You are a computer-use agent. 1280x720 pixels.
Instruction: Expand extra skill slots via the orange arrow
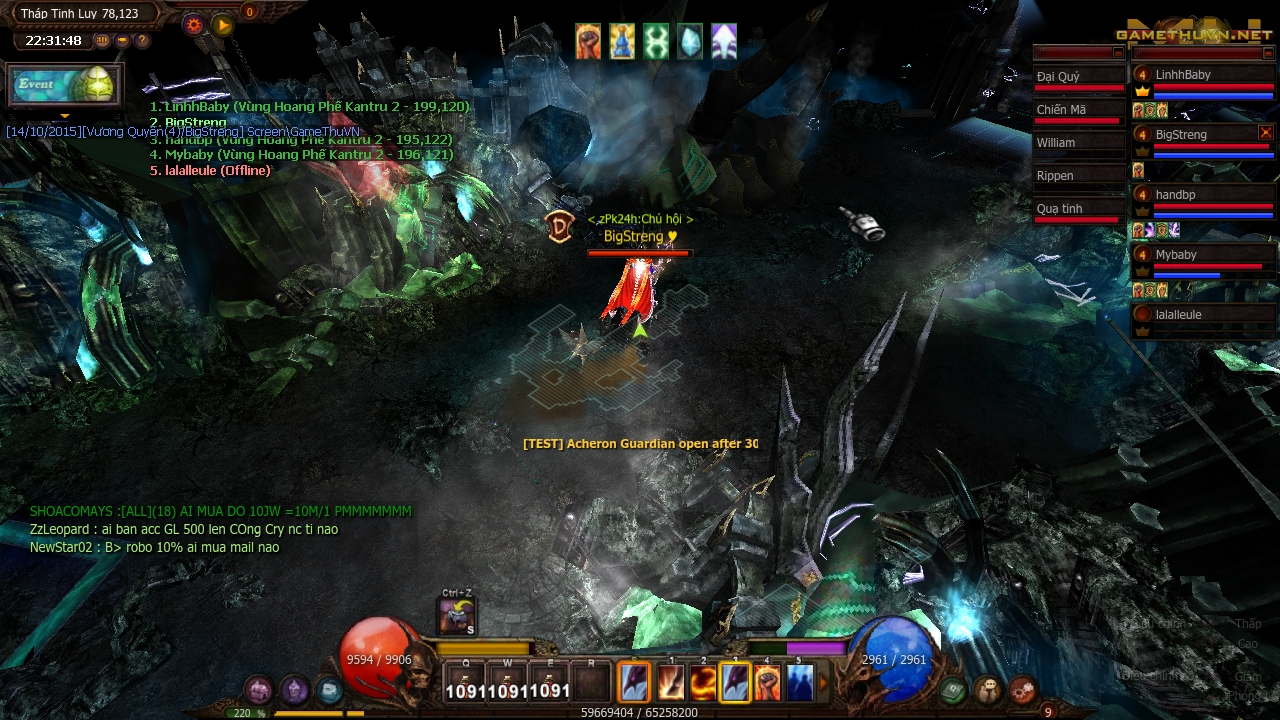822,683
